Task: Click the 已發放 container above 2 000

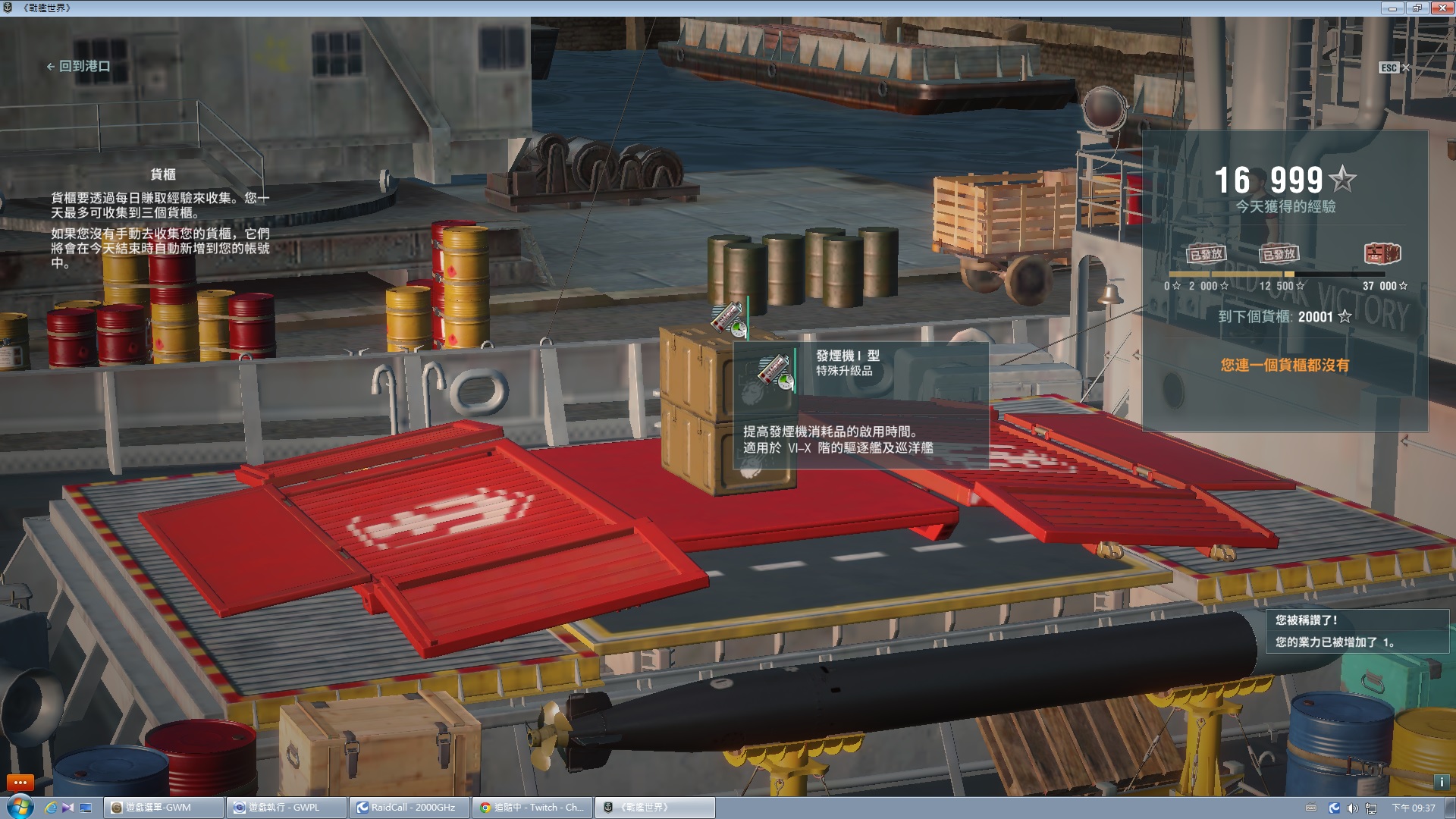Action: (x=1205, y=254)
